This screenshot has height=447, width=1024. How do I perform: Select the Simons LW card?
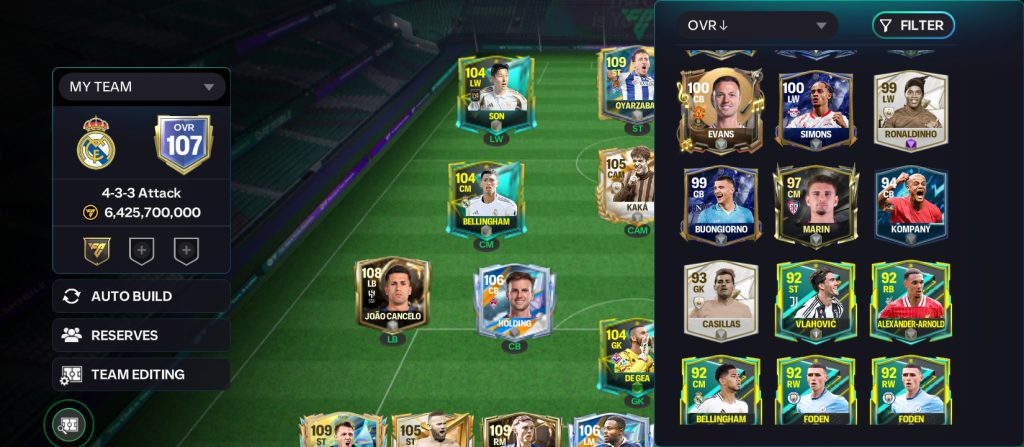point(815,109)
